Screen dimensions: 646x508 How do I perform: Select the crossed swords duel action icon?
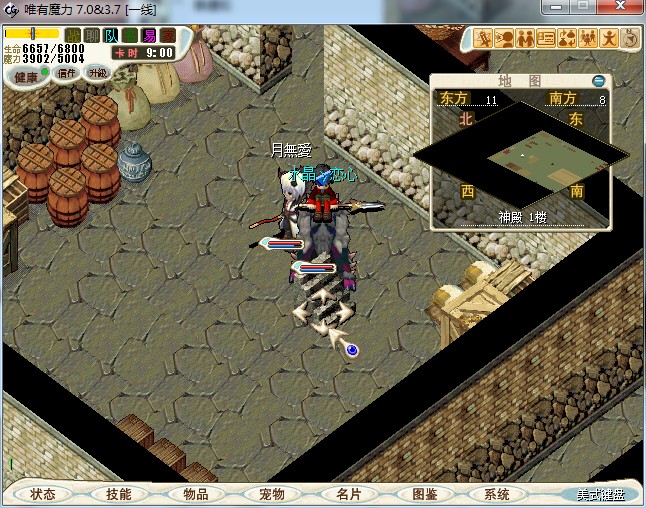pyautogui.click(x=484, y=39)
